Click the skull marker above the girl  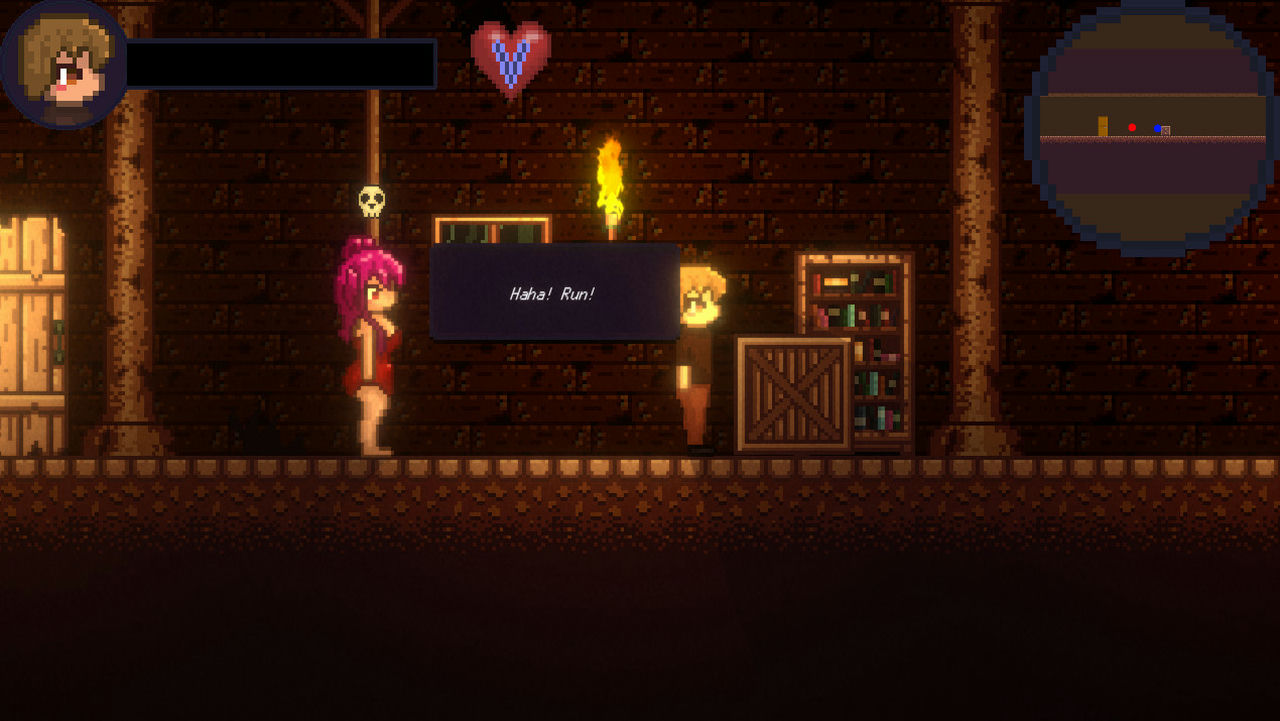371,203
